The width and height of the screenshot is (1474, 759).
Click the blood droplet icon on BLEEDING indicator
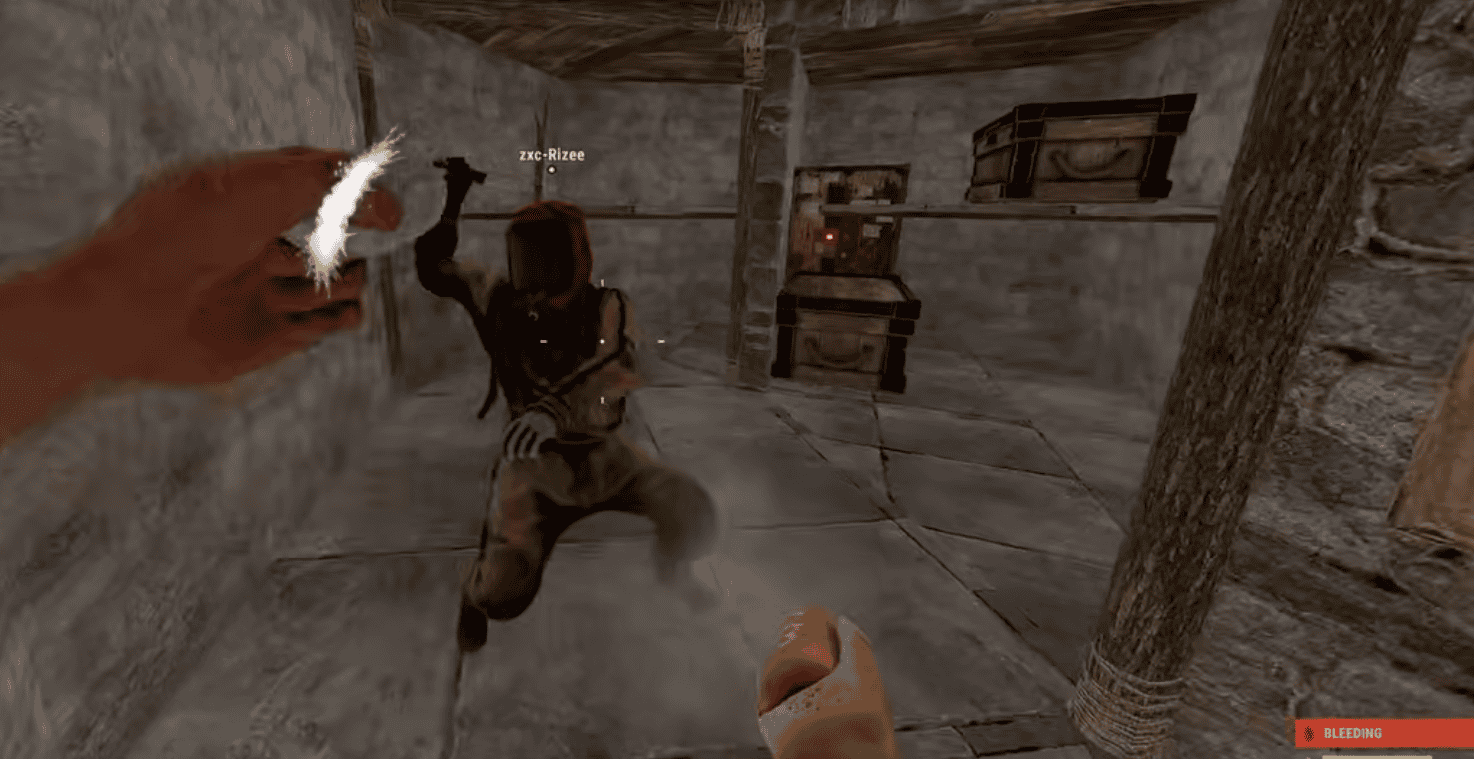[1308, 734]
